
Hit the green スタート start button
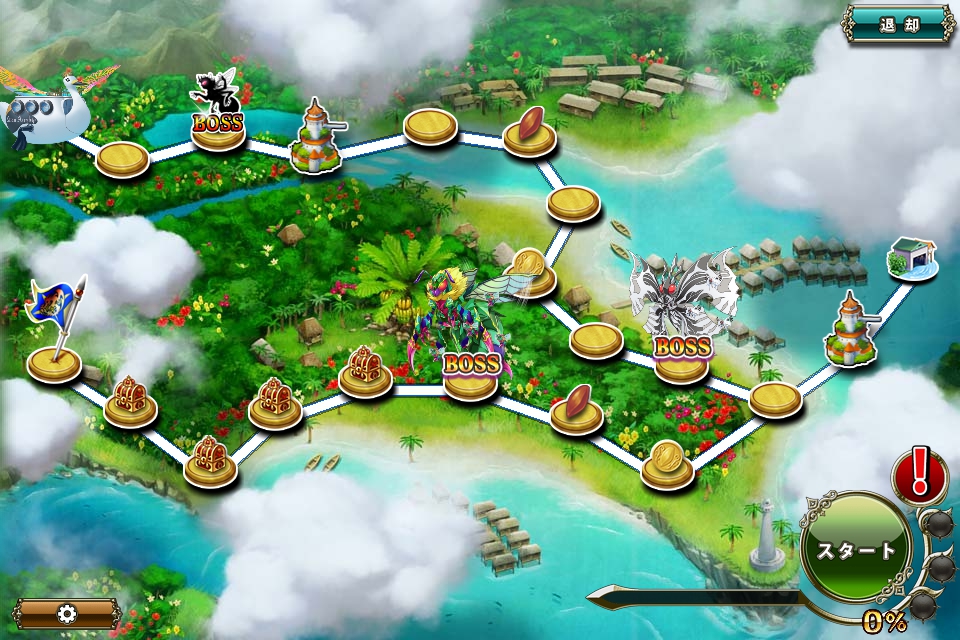pyautogui.click(x=856, y=550)
